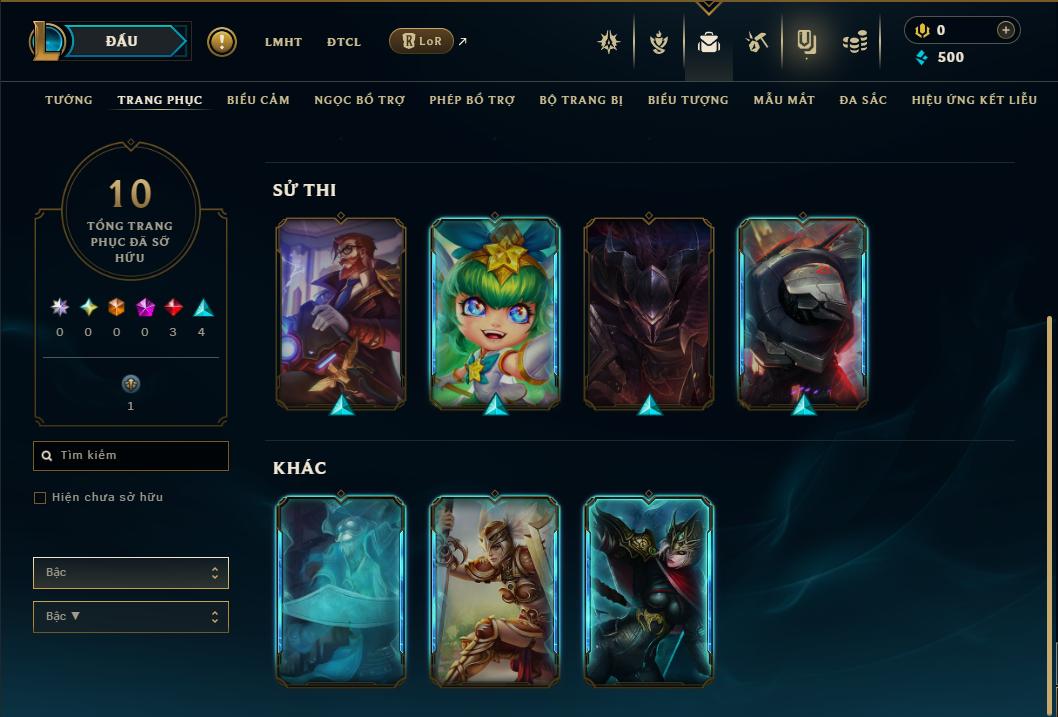The image size is (1058, 717).
Task: Open the LMHT section
Action: [283, 42]
